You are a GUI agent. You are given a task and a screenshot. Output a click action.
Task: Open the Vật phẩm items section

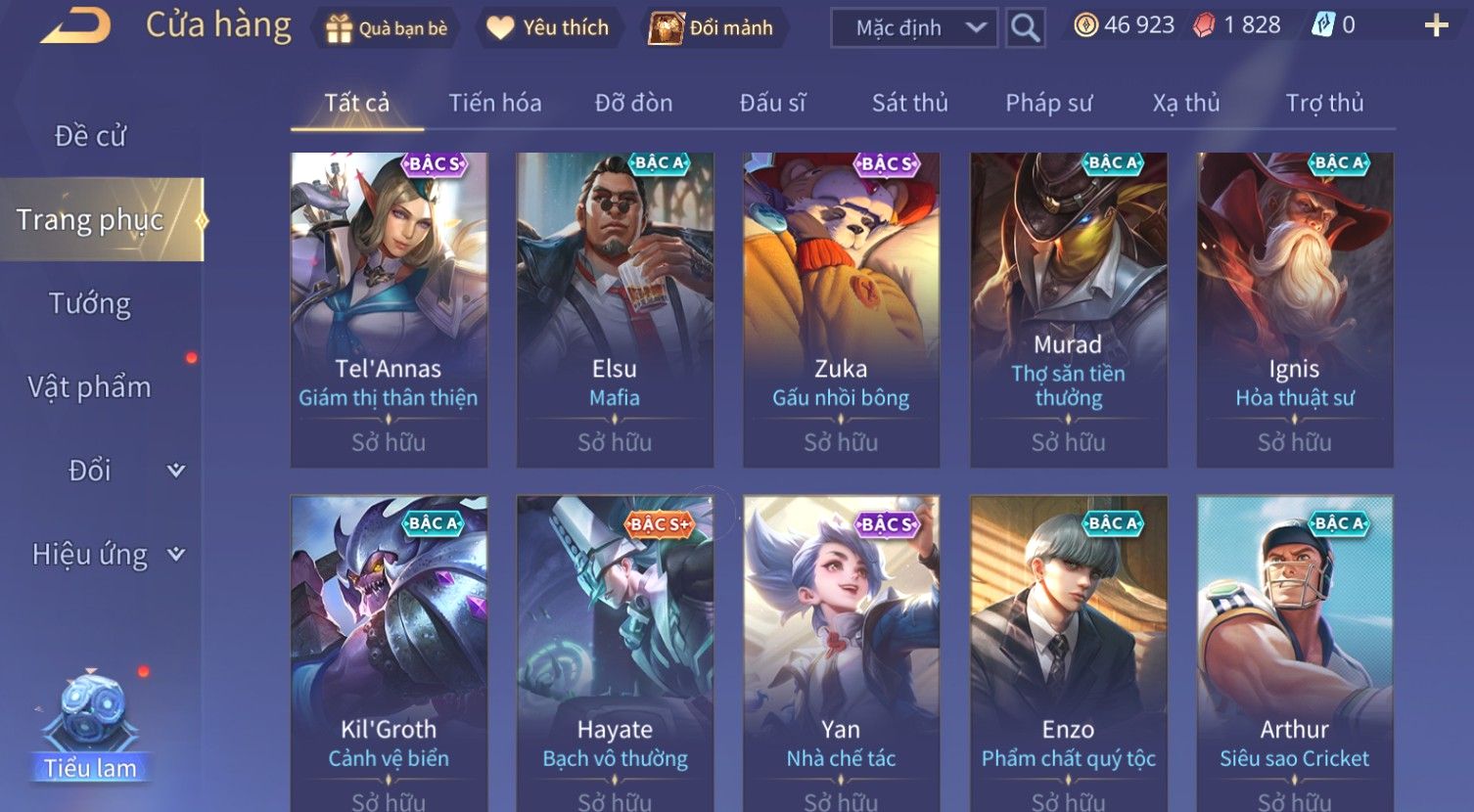[90, 387]
